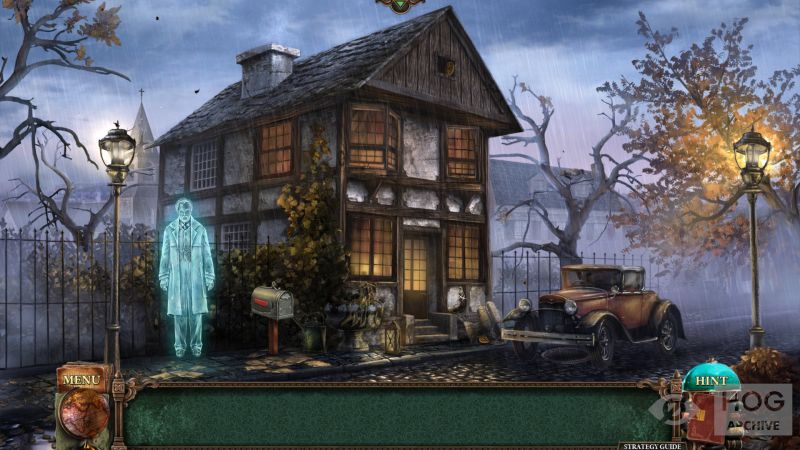800x450 pixels.
Task: Open the Menu button
Action: (x=82, y=380)
